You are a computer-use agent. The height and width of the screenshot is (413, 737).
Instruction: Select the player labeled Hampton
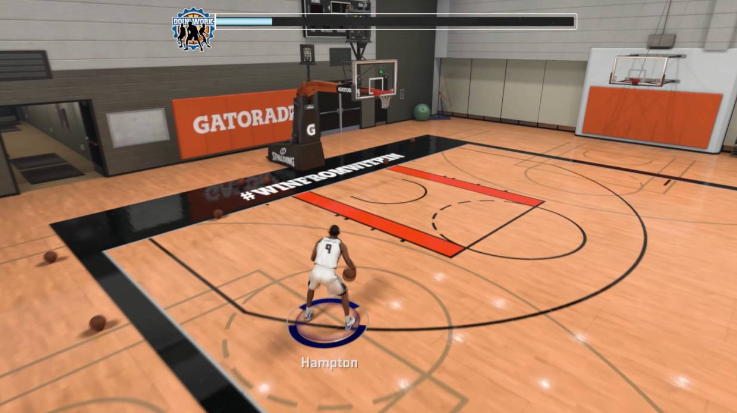(x=327, y=279)
